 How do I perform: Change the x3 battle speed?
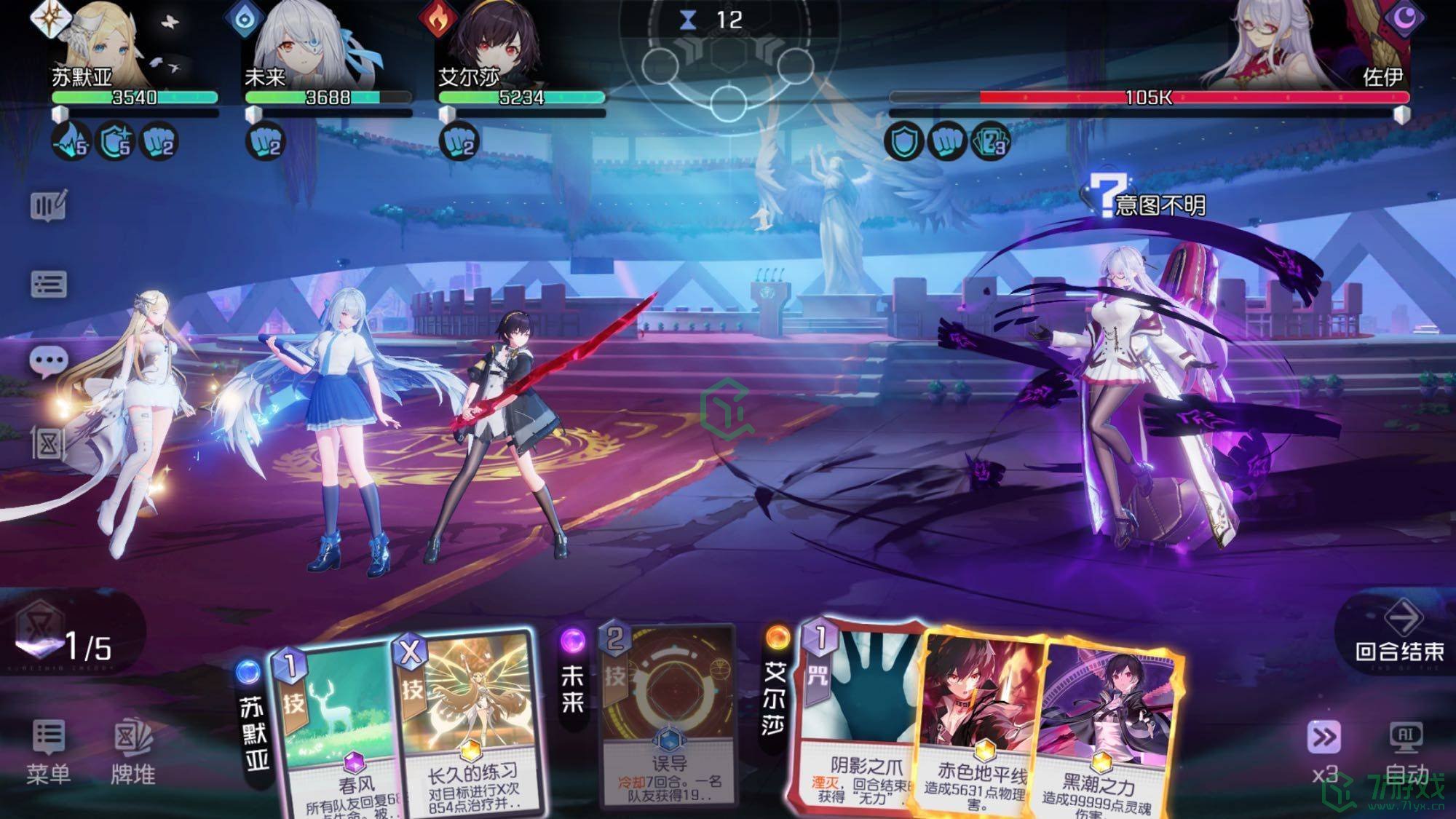(x=1324, y=751)
